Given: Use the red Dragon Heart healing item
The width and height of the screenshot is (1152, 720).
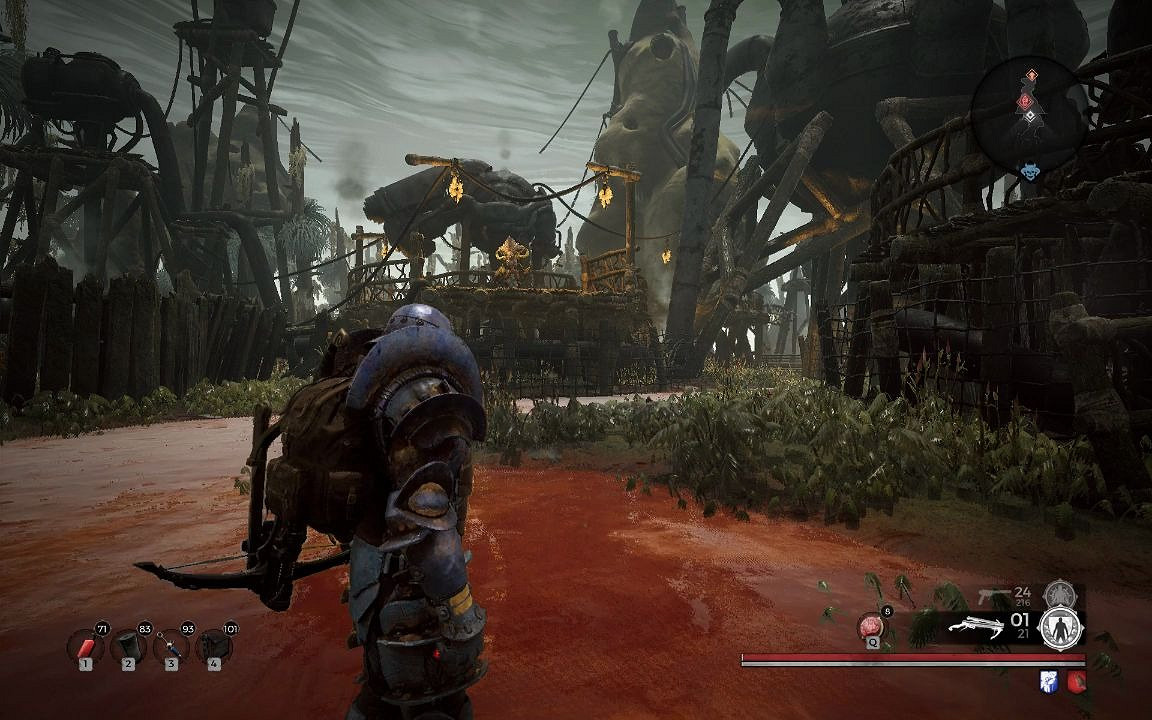Looking at the screenshot, I should 871,627.
